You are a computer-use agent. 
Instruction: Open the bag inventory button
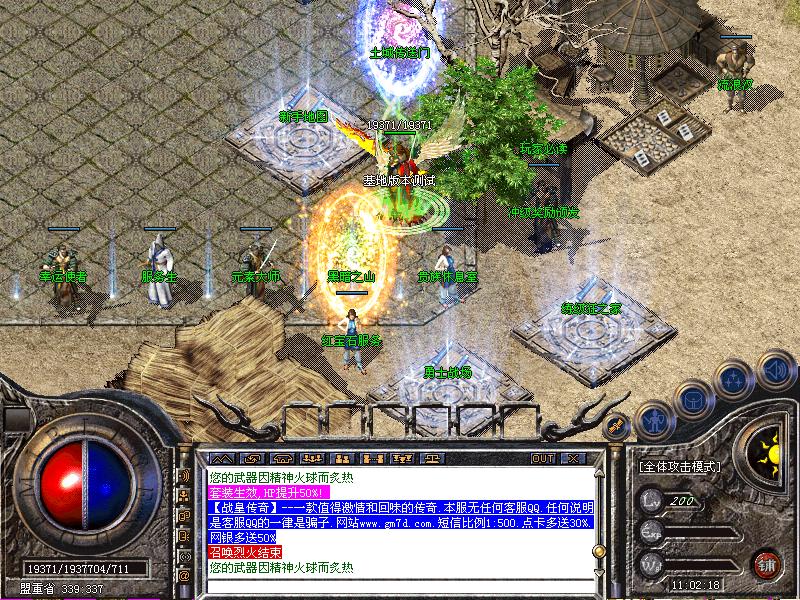pos(692,400)
